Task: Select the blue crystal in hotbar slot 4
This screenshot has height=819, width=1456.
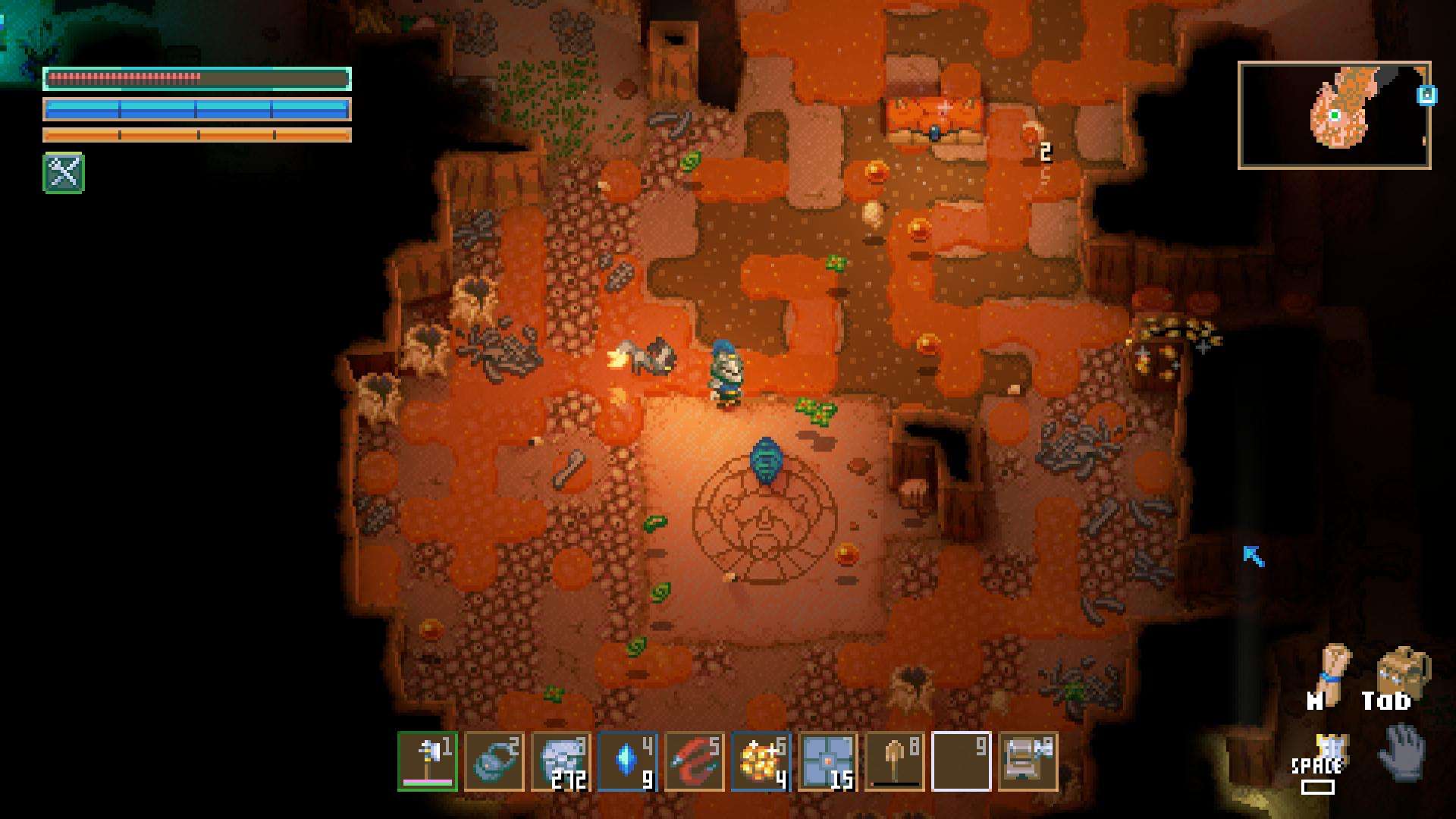Action: coord(627,761)
